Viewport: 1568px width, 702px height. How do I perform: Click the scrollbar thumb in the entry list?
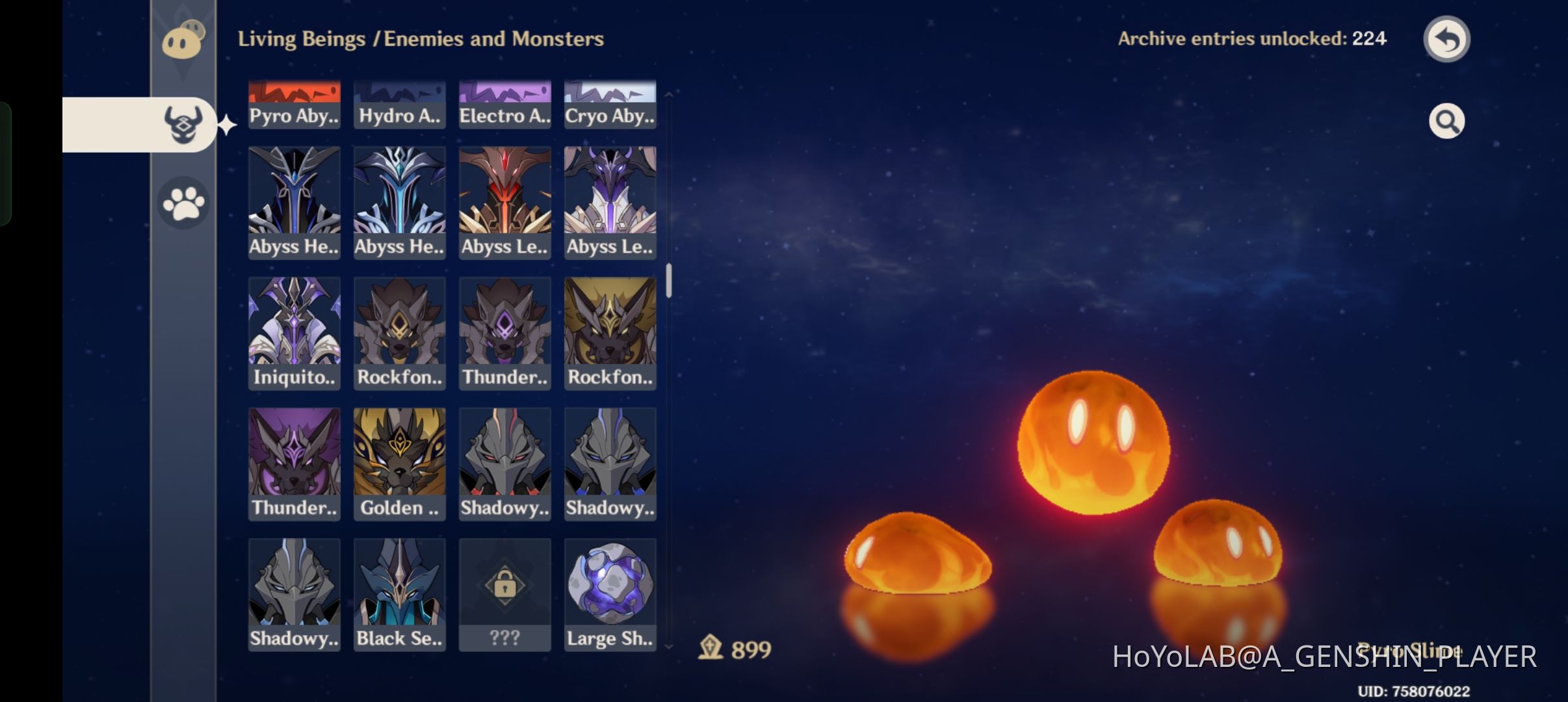[669, 279]
